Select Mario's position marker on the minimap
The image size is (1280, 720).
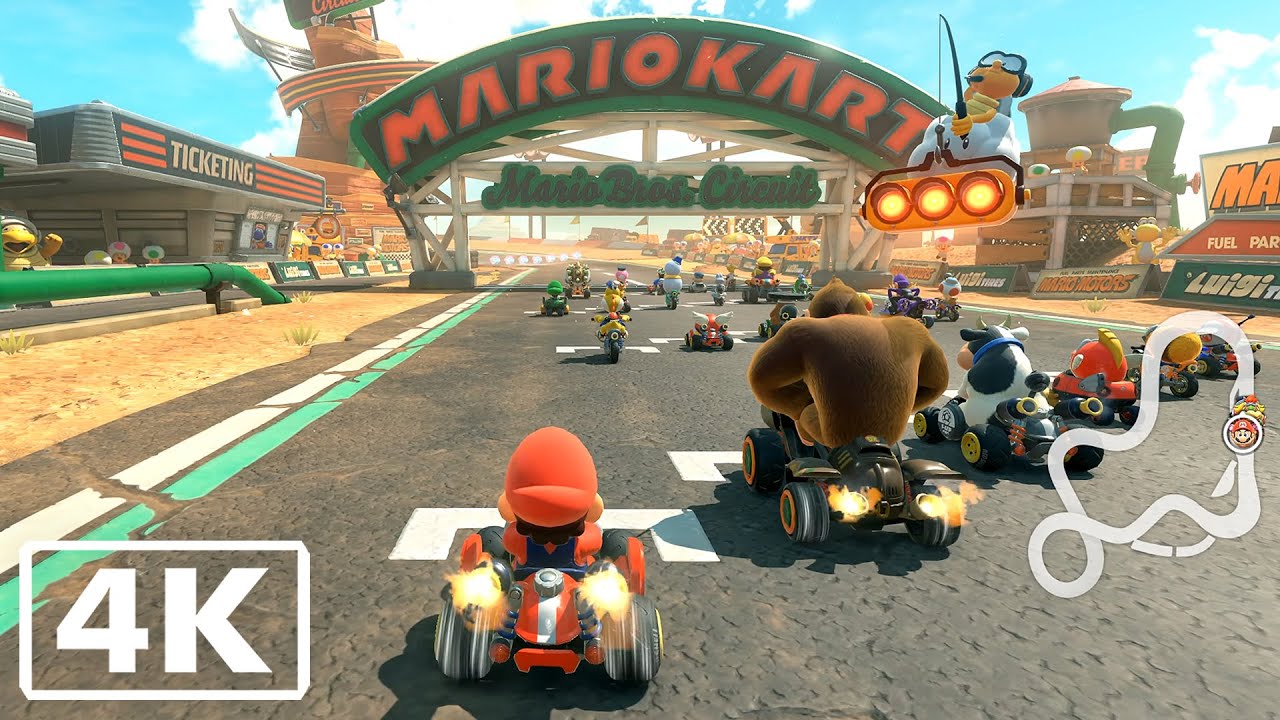1242,434
